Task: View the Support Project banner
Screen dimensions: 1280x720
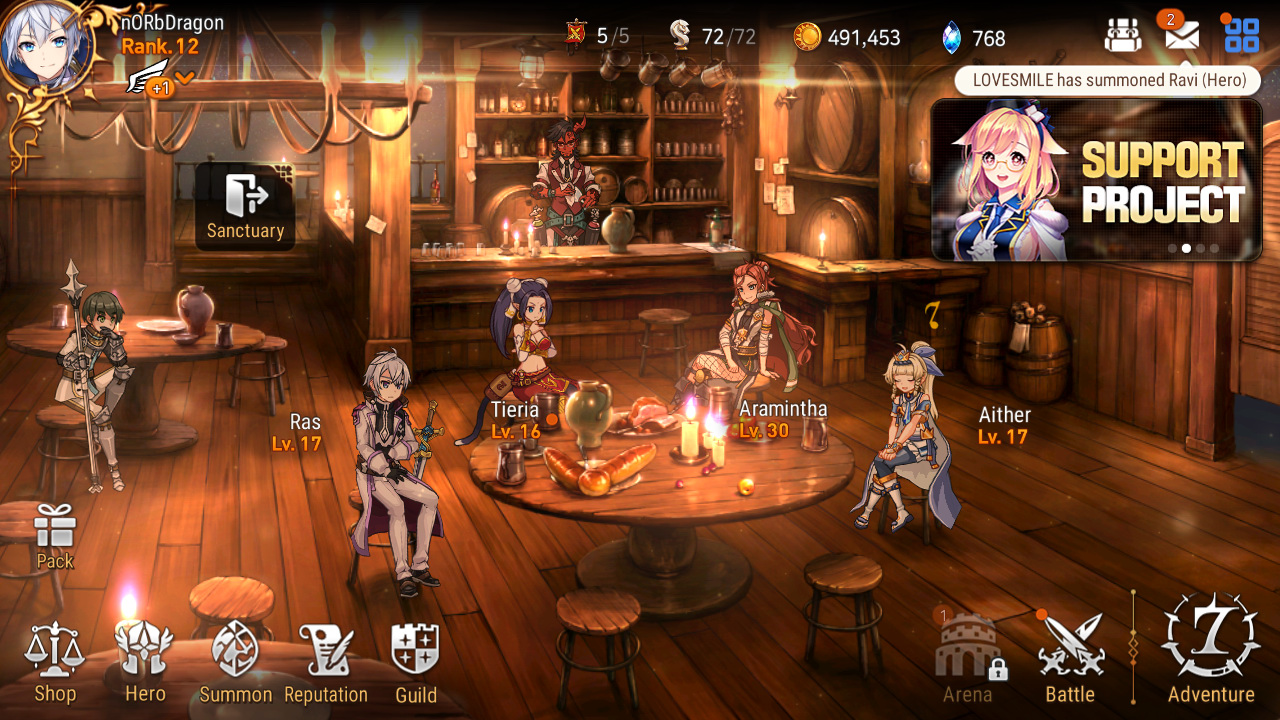Action: (1096, 180)
